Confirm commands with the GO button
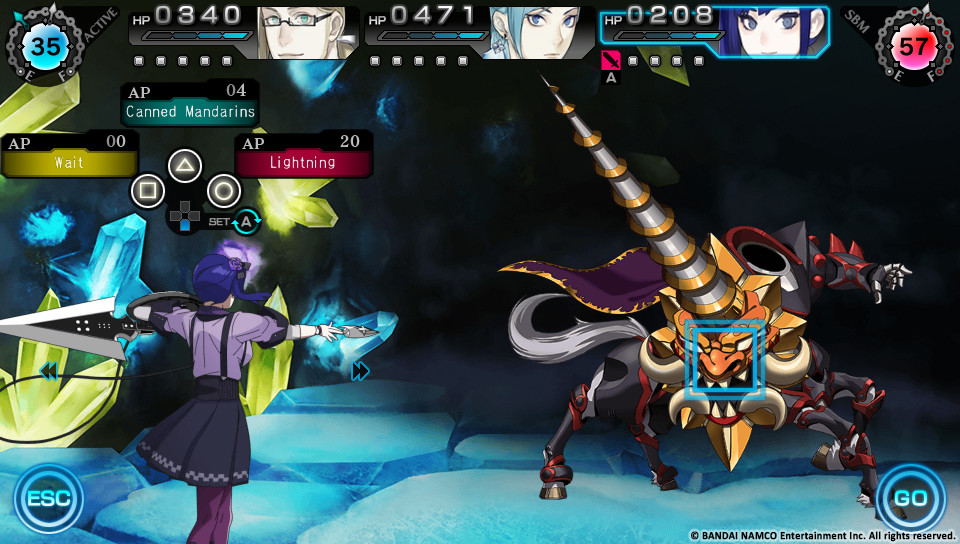Screen dimensions: 960x544 (x=910, y=498)
